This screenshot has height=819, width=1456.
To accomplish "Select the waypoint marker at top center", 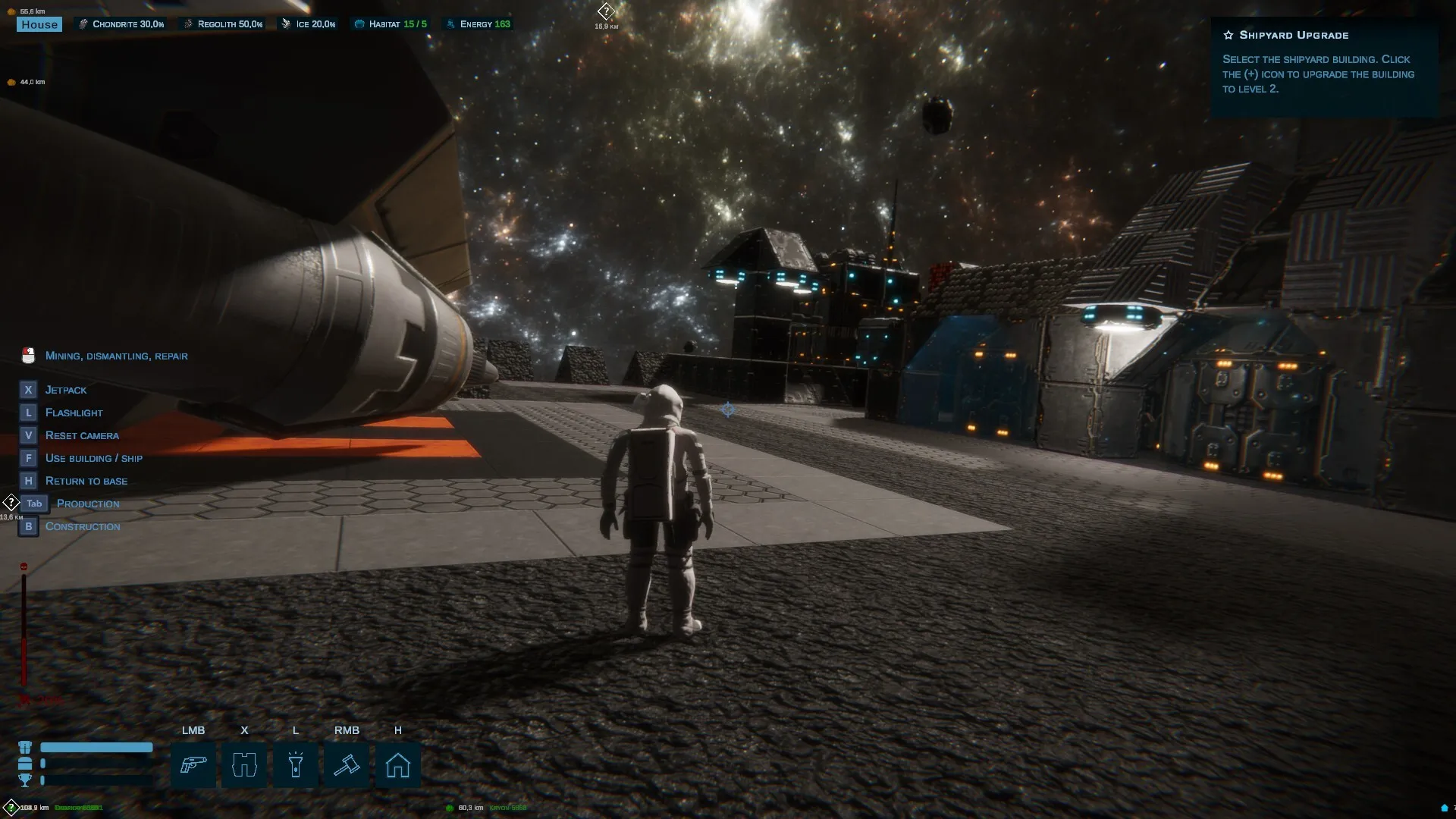I will pos(606,11).
